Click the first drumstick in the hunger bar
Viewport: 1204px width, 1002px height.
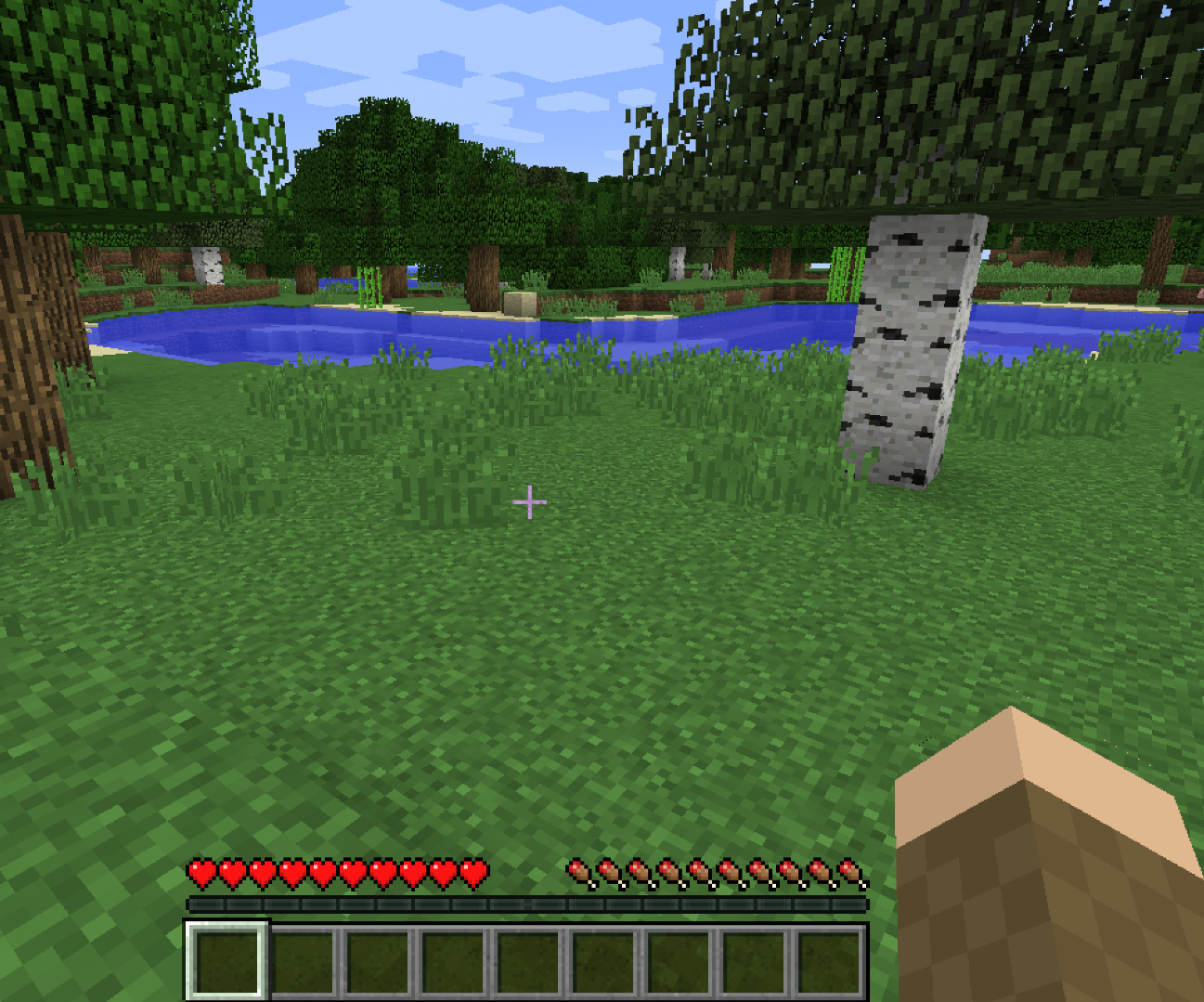coord(581,873)
